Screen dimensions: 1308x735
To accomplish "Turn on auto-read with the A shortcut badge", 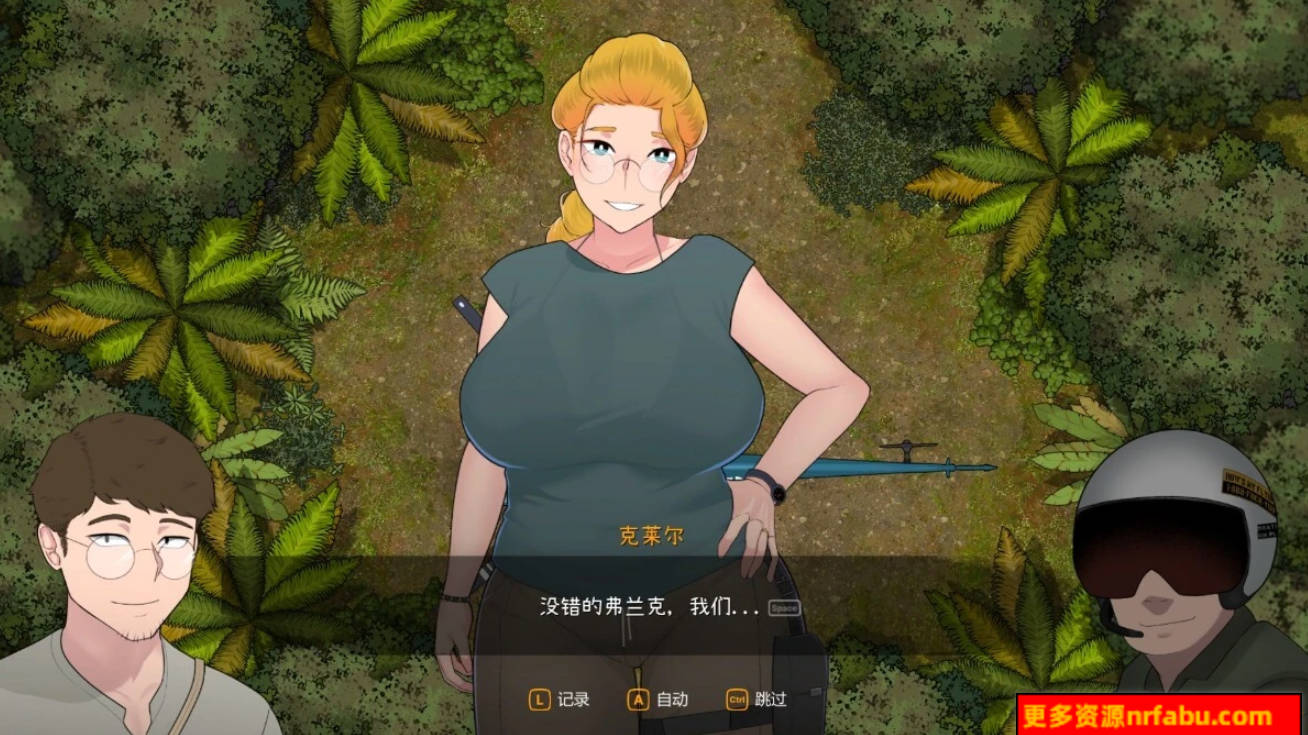I will coord(636,701).
